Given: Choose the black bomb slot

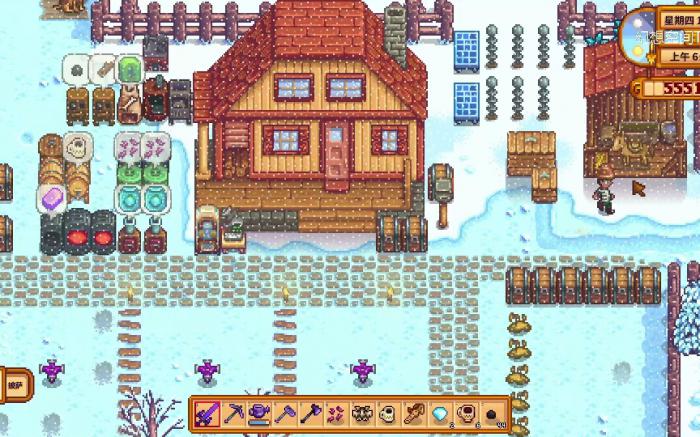Looking at the screenshot, I should point(490,414).
